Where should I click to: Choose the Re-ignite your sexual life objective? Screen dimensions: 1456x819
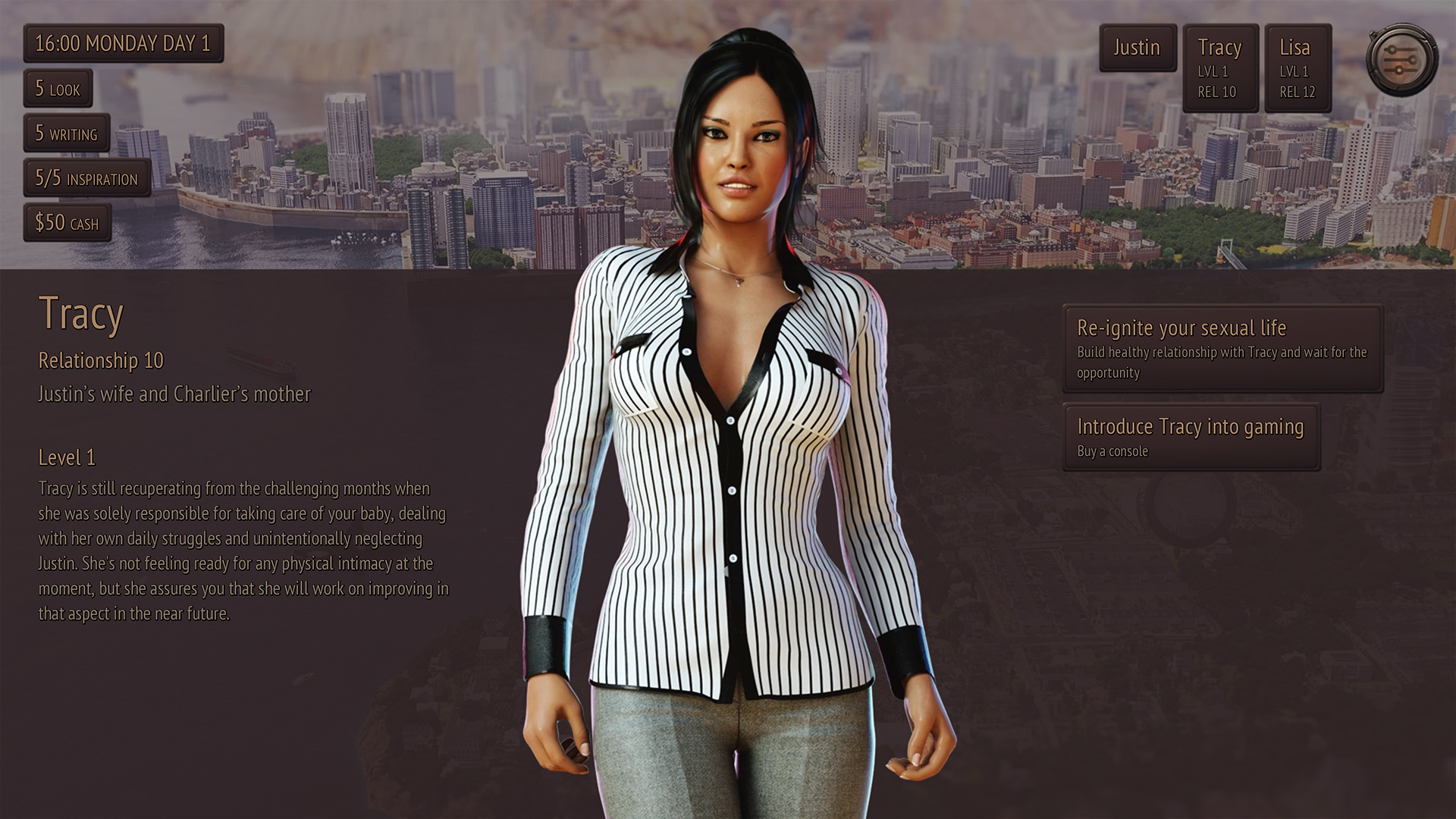[x=1222, y=348]
